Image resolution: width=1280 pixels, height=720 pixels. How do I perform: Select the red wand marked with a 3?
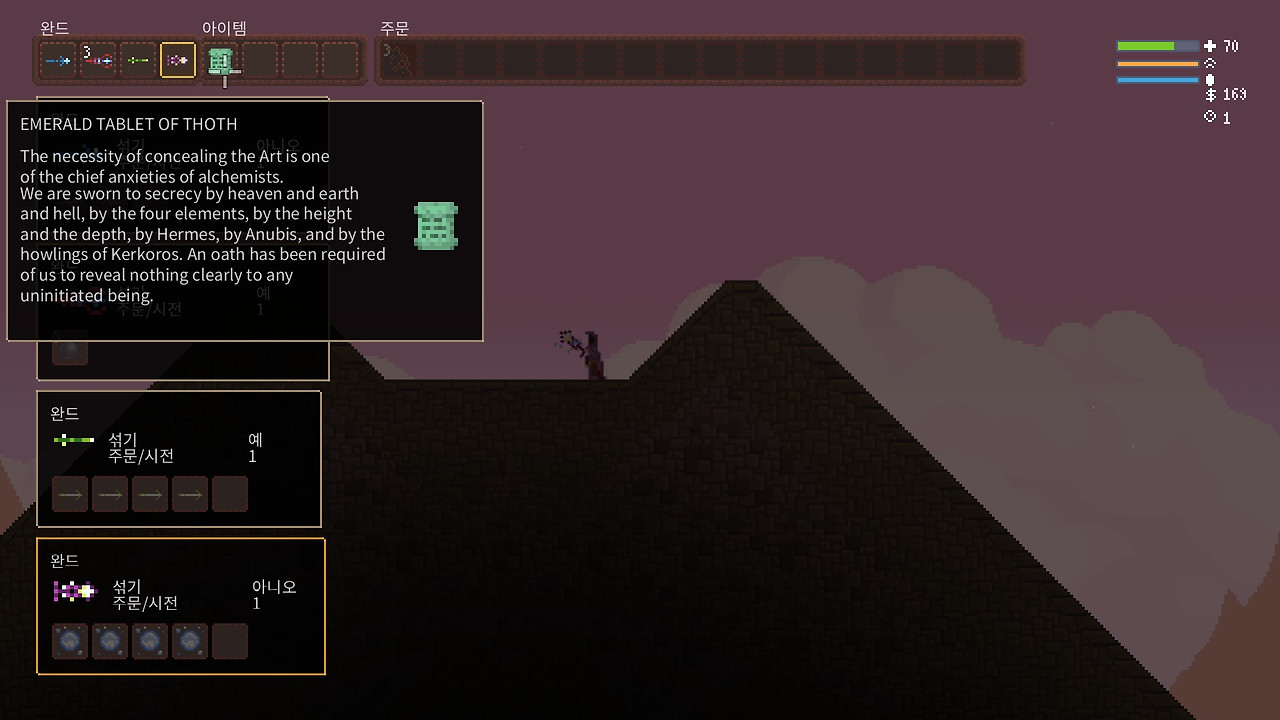[x=98, y=61]
